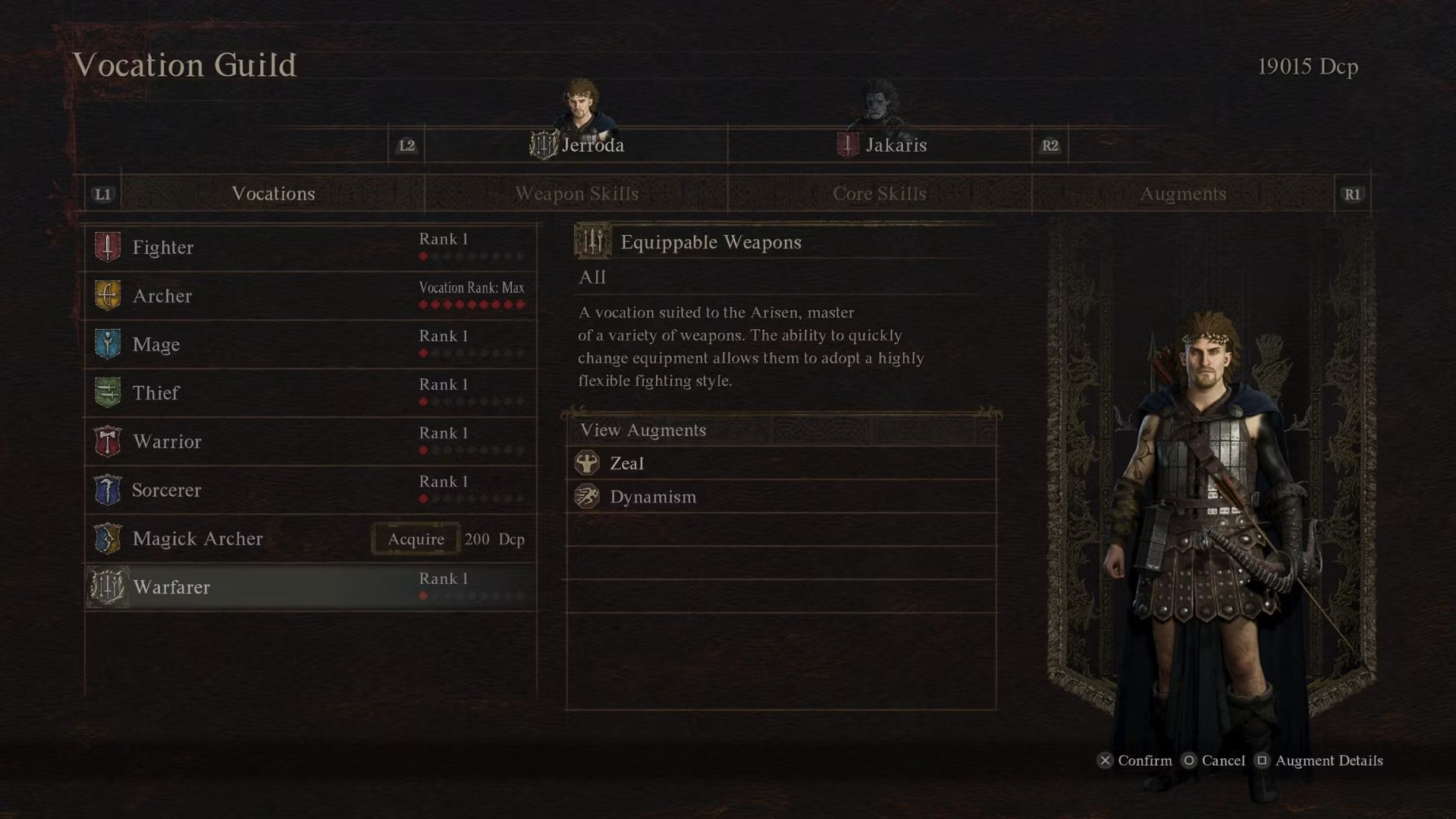Show the Augments tab
1456x819 pixels.
click(1183, 194)
